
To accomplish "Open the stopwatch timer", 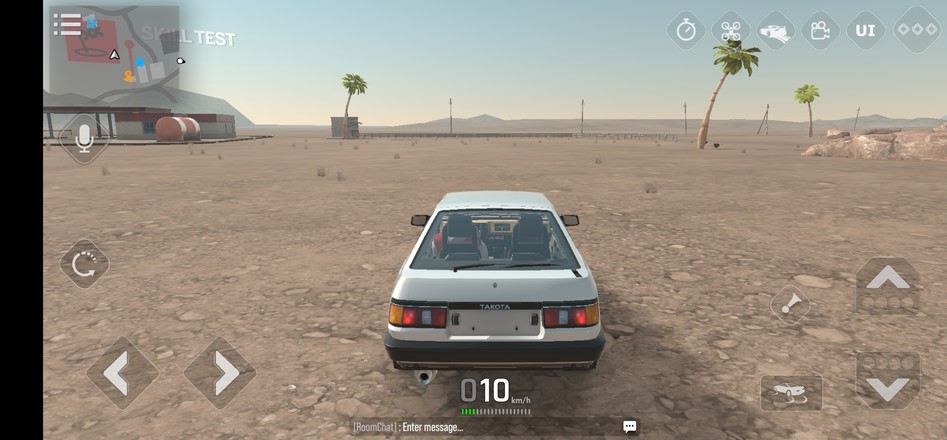I will (686, 30).
